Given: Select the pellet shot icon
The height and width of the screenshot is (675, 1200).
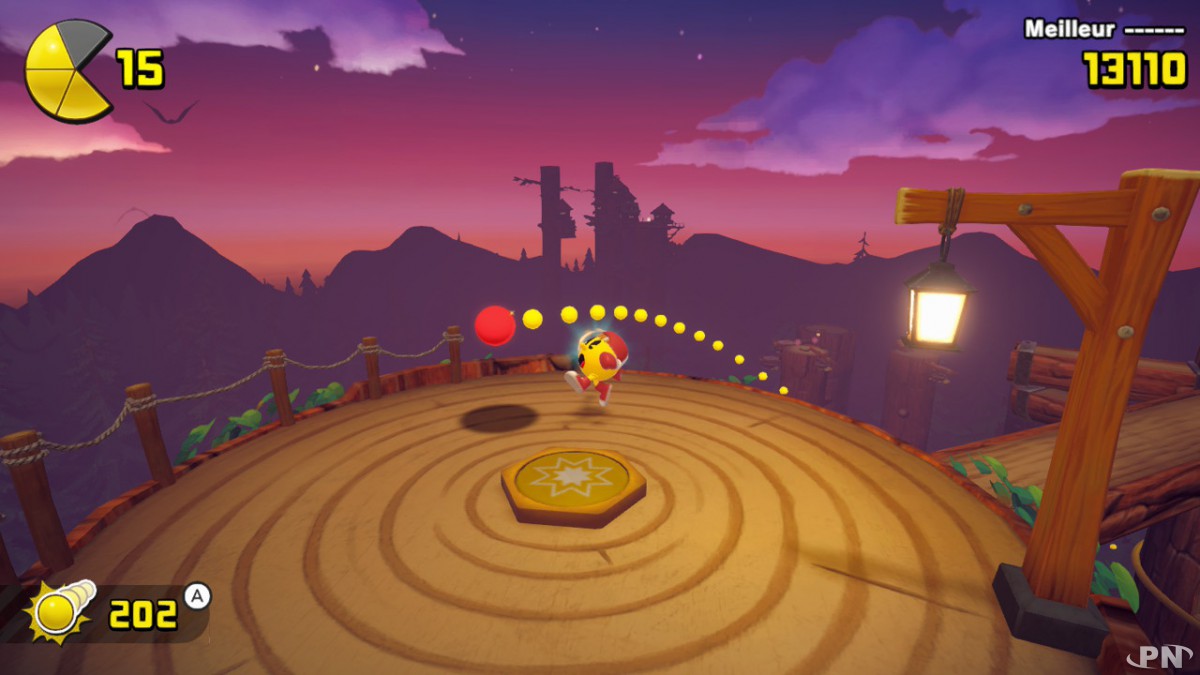Looking at the screenshot, I should tap(62, 612).
